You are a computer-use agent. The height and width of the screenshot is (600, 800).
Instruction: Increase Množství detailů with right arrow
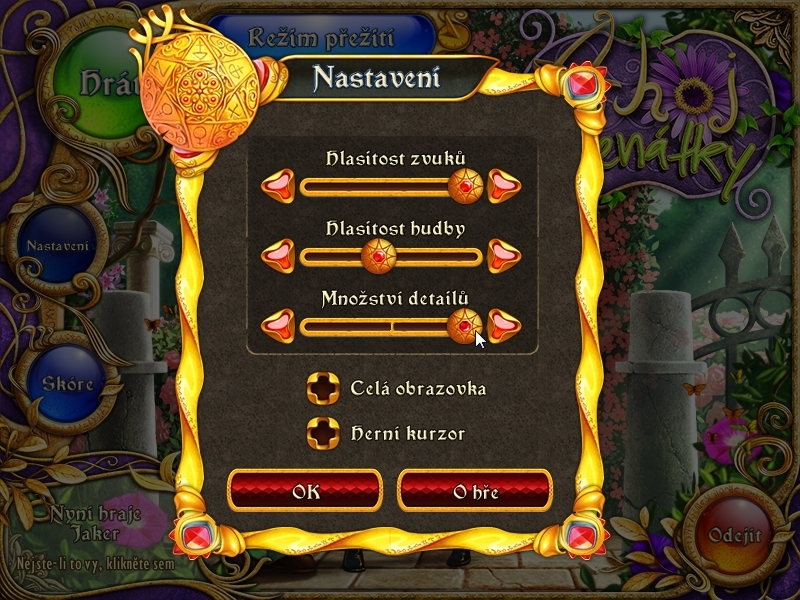click(x=505, y=325)
